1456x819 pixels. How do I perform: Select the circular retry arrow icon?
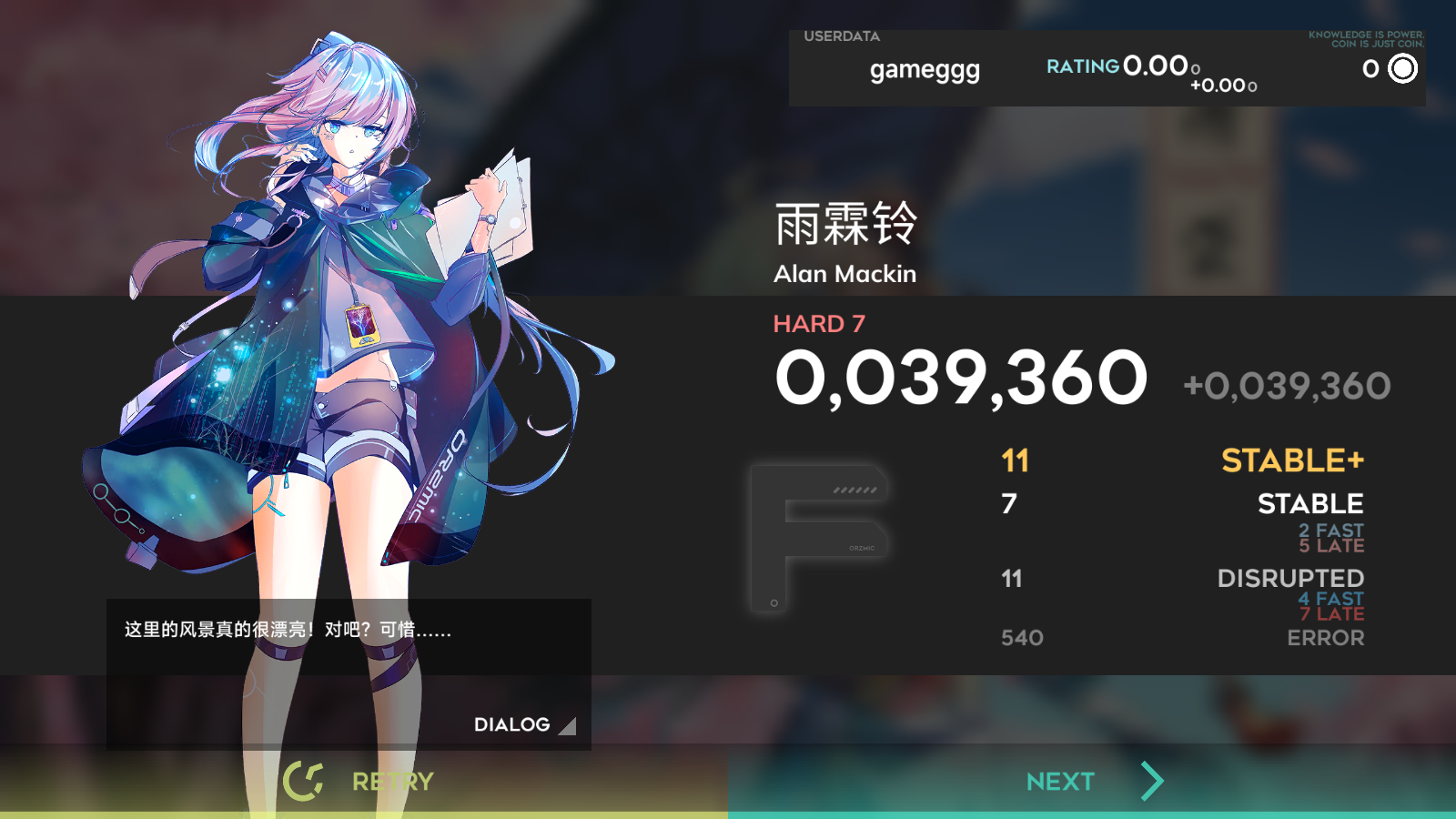point(306,780)
